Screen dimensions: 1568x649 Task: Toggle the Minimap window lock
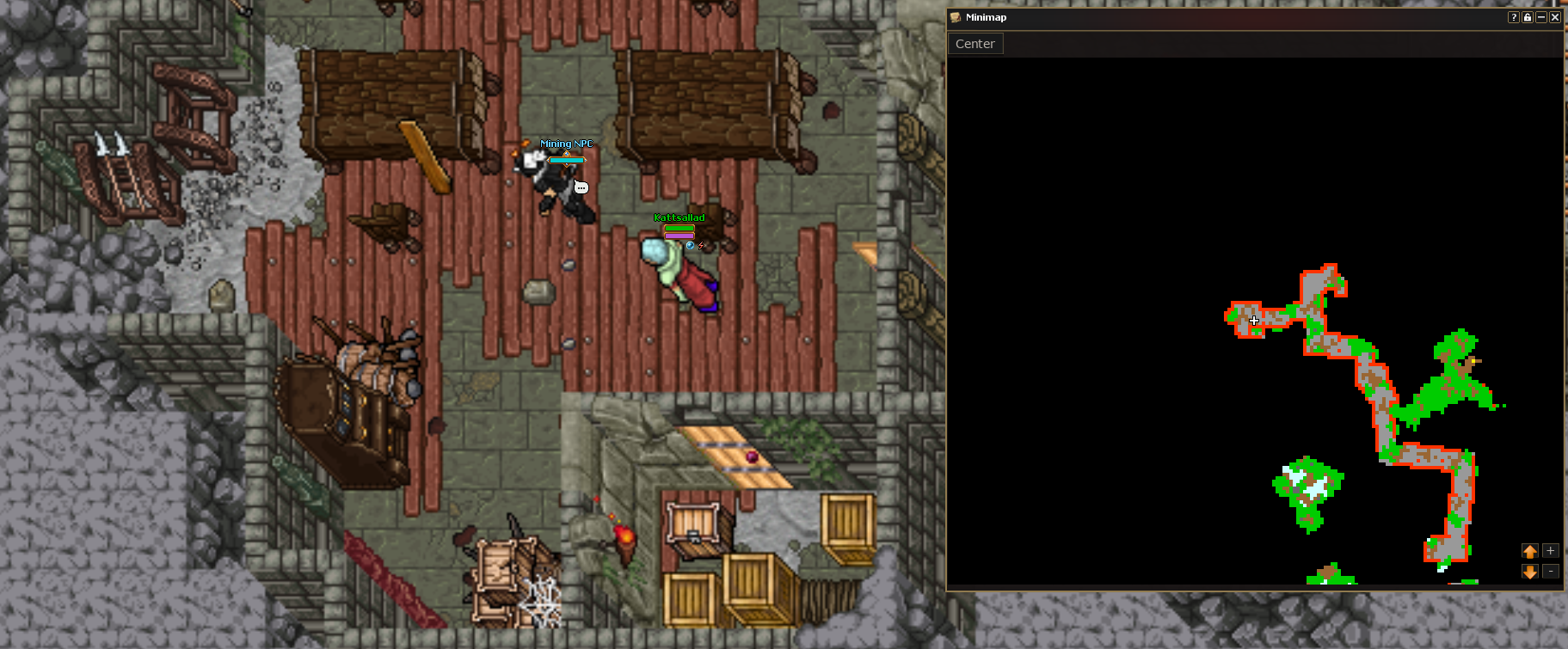point(1528,17)
